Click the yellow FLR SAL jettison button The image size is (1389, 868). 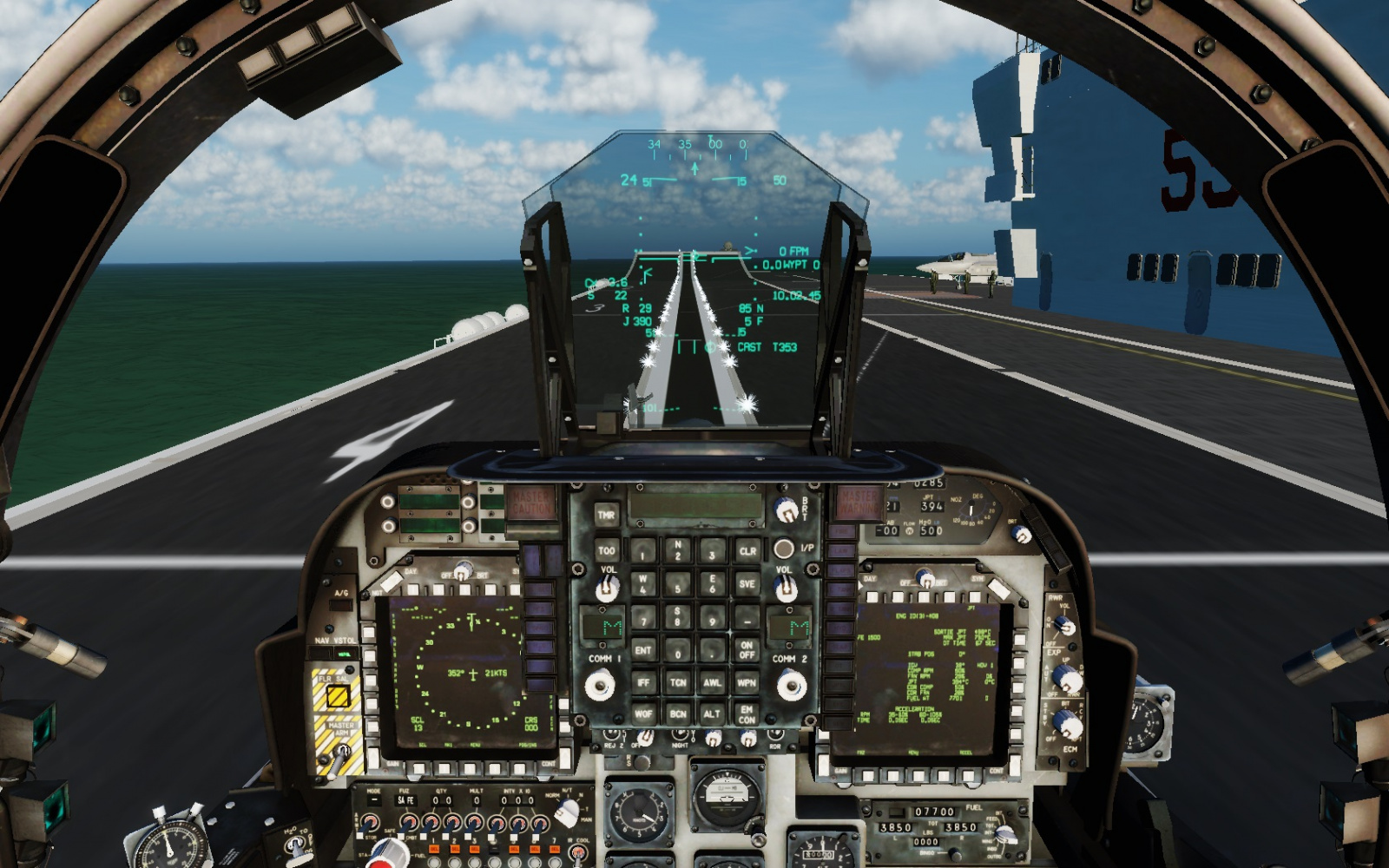(x=338, y=696)
